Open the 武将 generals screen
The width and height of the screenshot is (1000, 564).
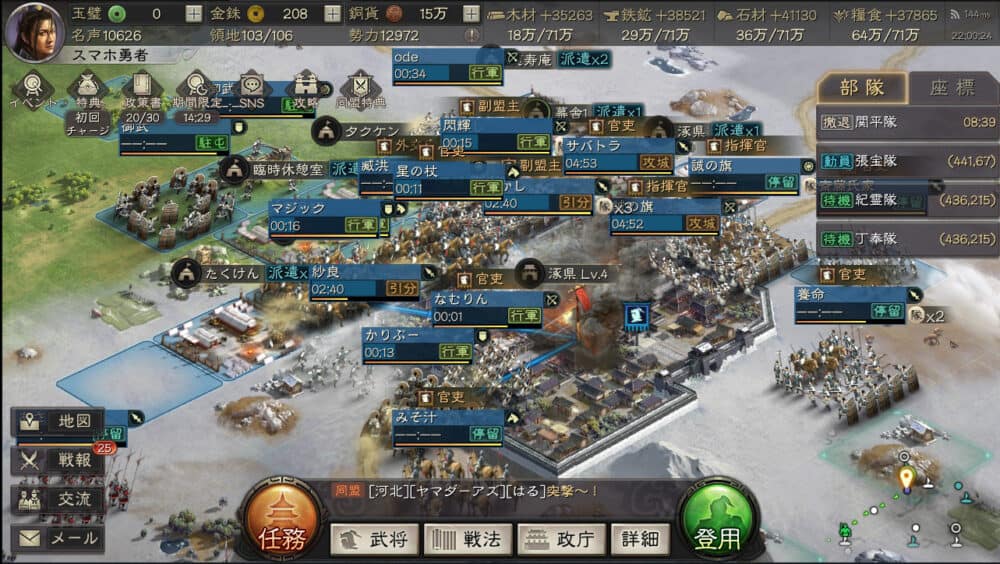(x=375, y=539)
